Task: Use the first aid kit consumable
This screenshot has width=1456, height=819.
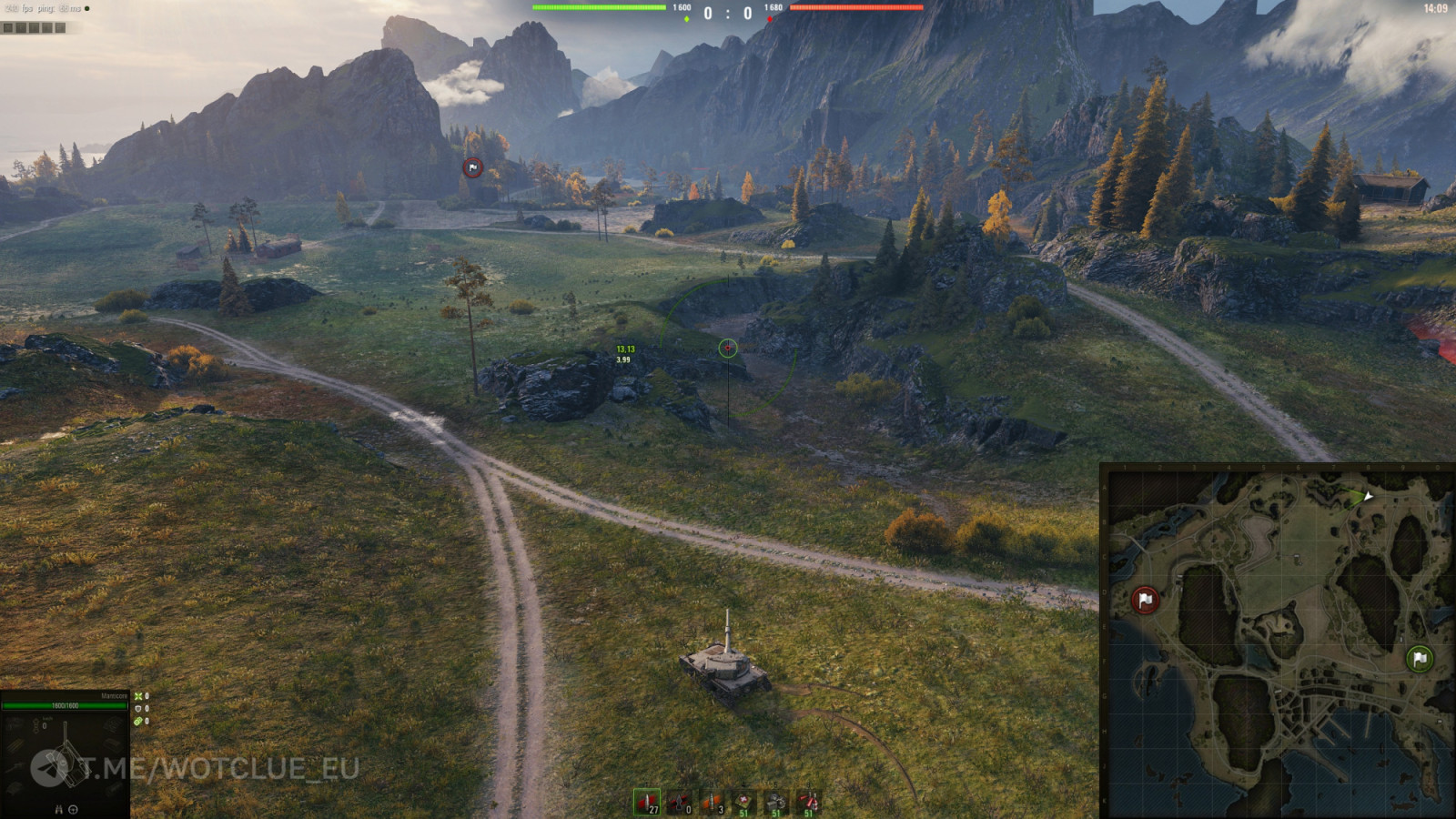Action: [x=744, y=803]
